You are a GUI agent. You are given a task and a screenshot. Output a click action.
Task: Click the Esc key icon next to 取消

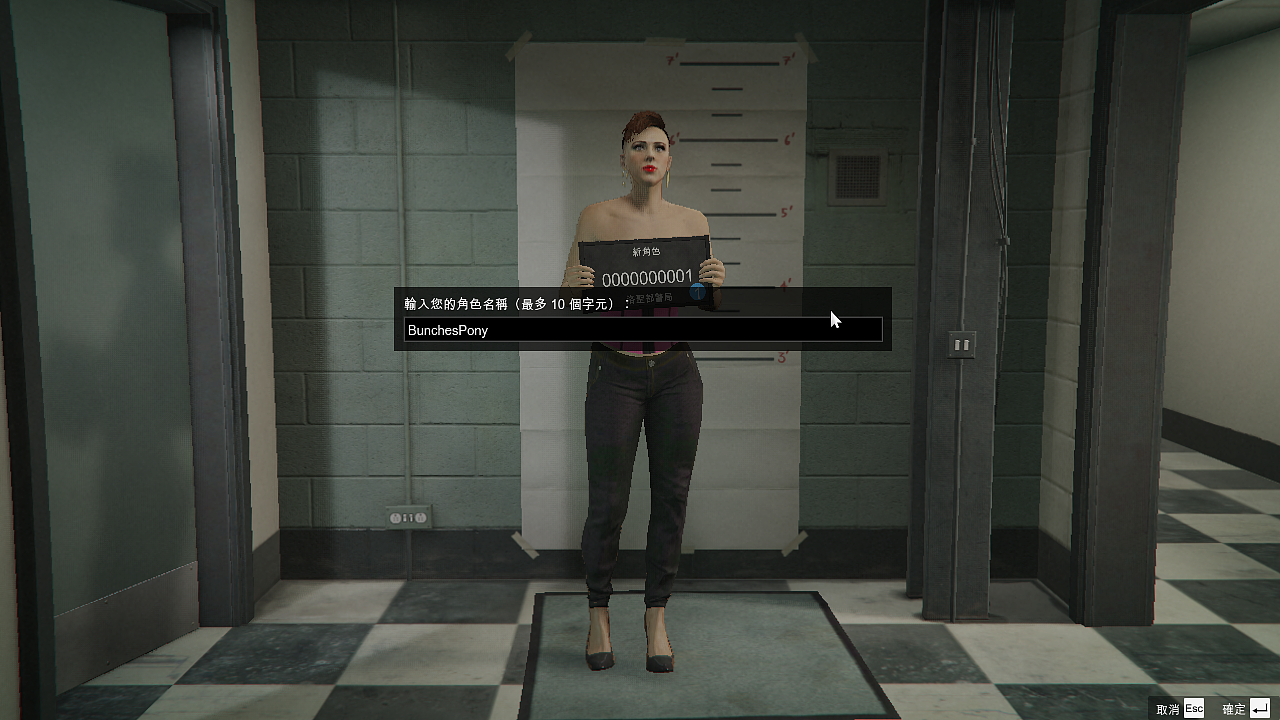[1193, 708]
